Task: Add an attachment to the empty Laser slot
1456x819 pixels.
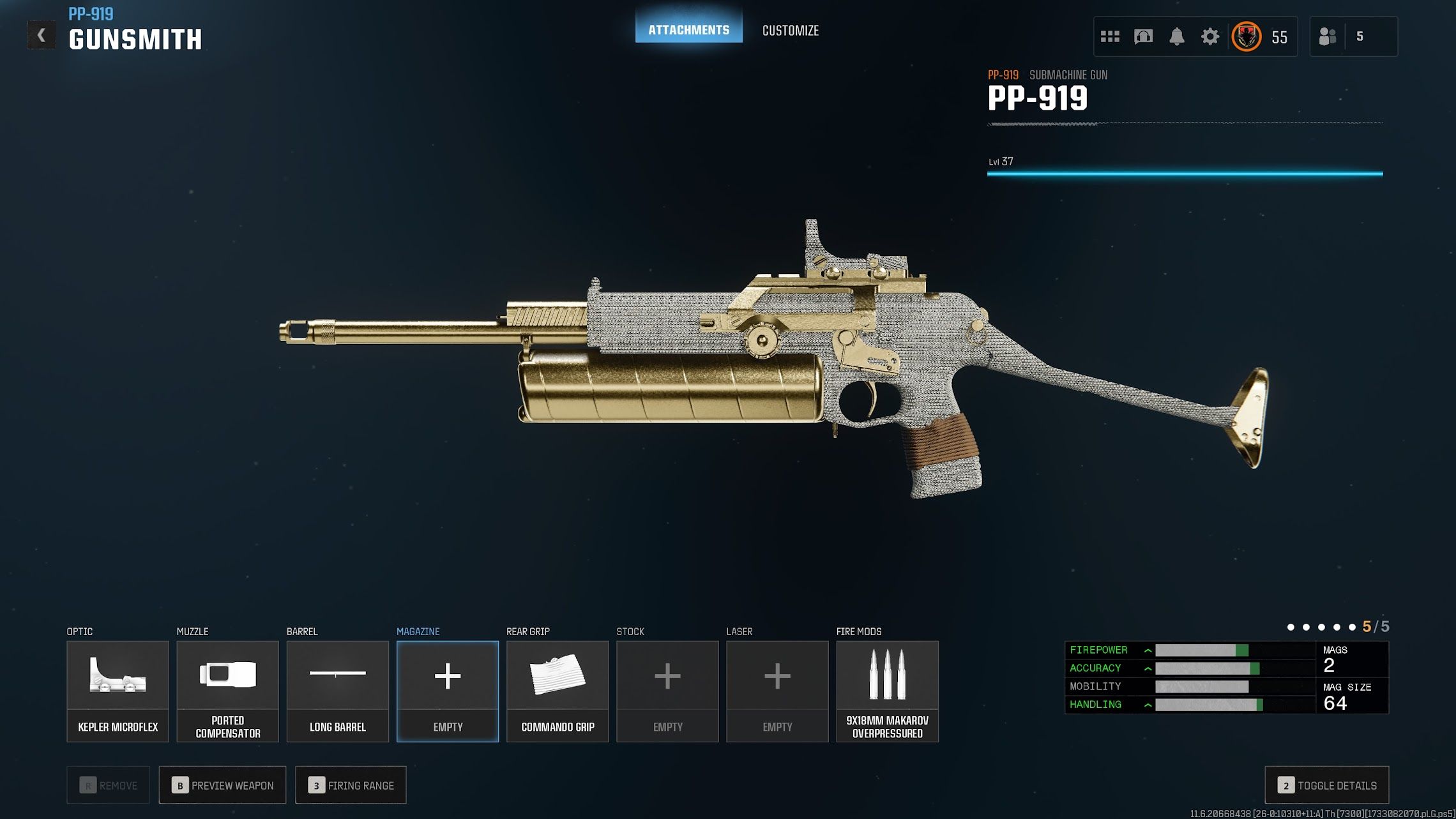Action: (777, 691)
